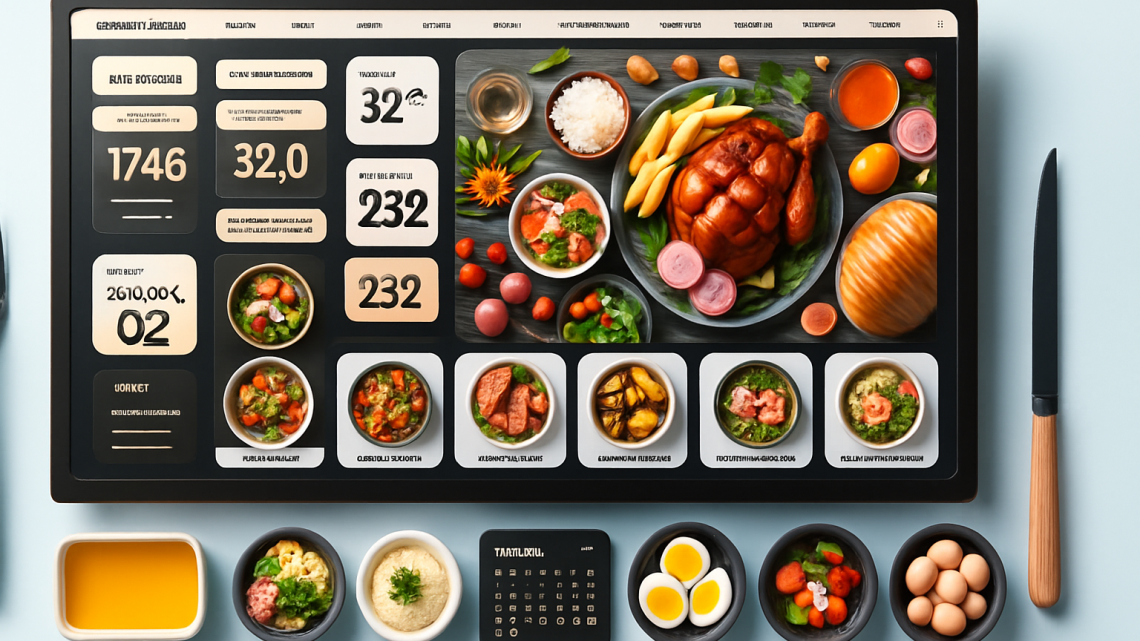Select the white tile showing 232

click(x=391, y=202)
